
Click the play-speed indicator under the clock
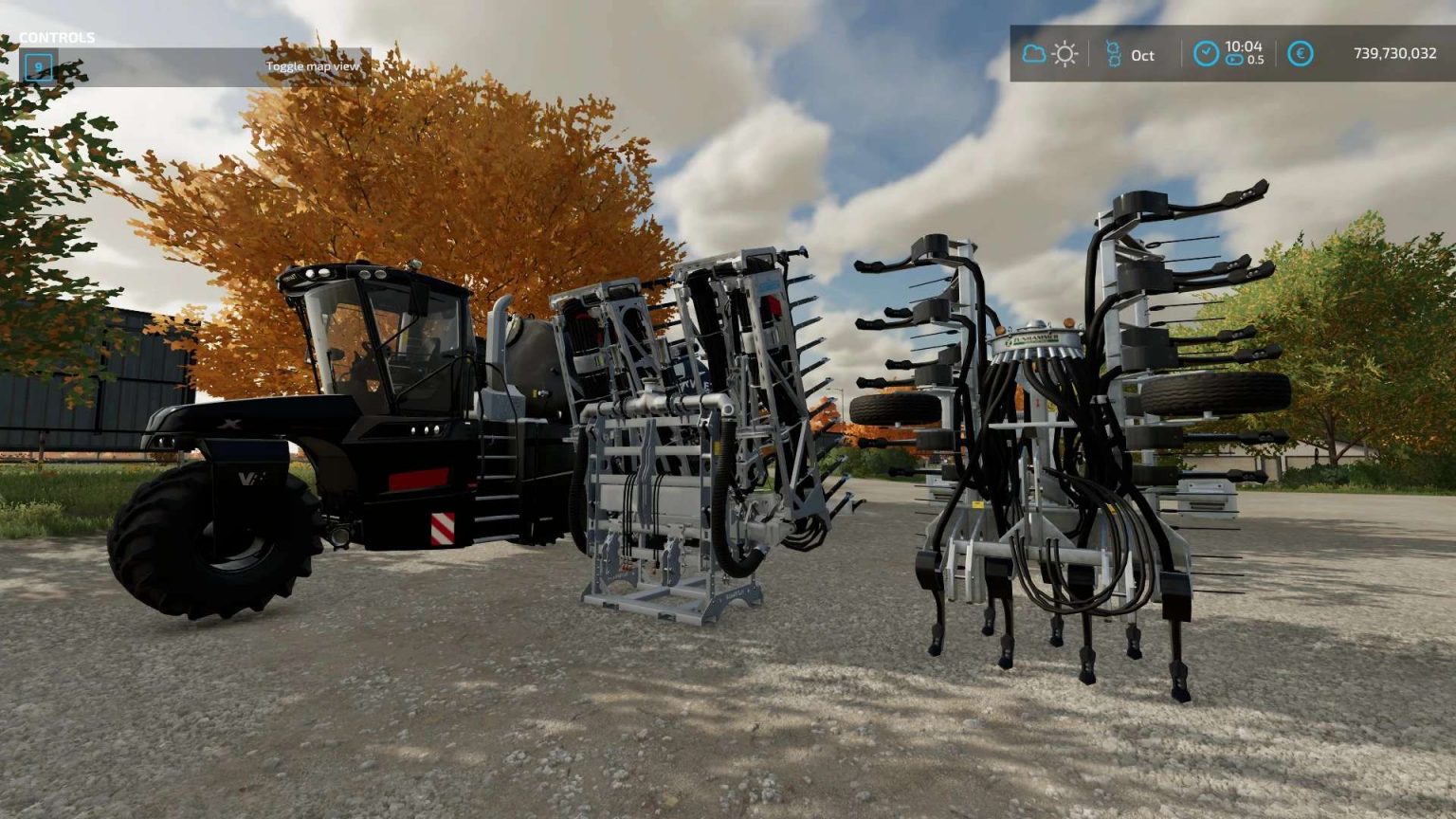1235,60
